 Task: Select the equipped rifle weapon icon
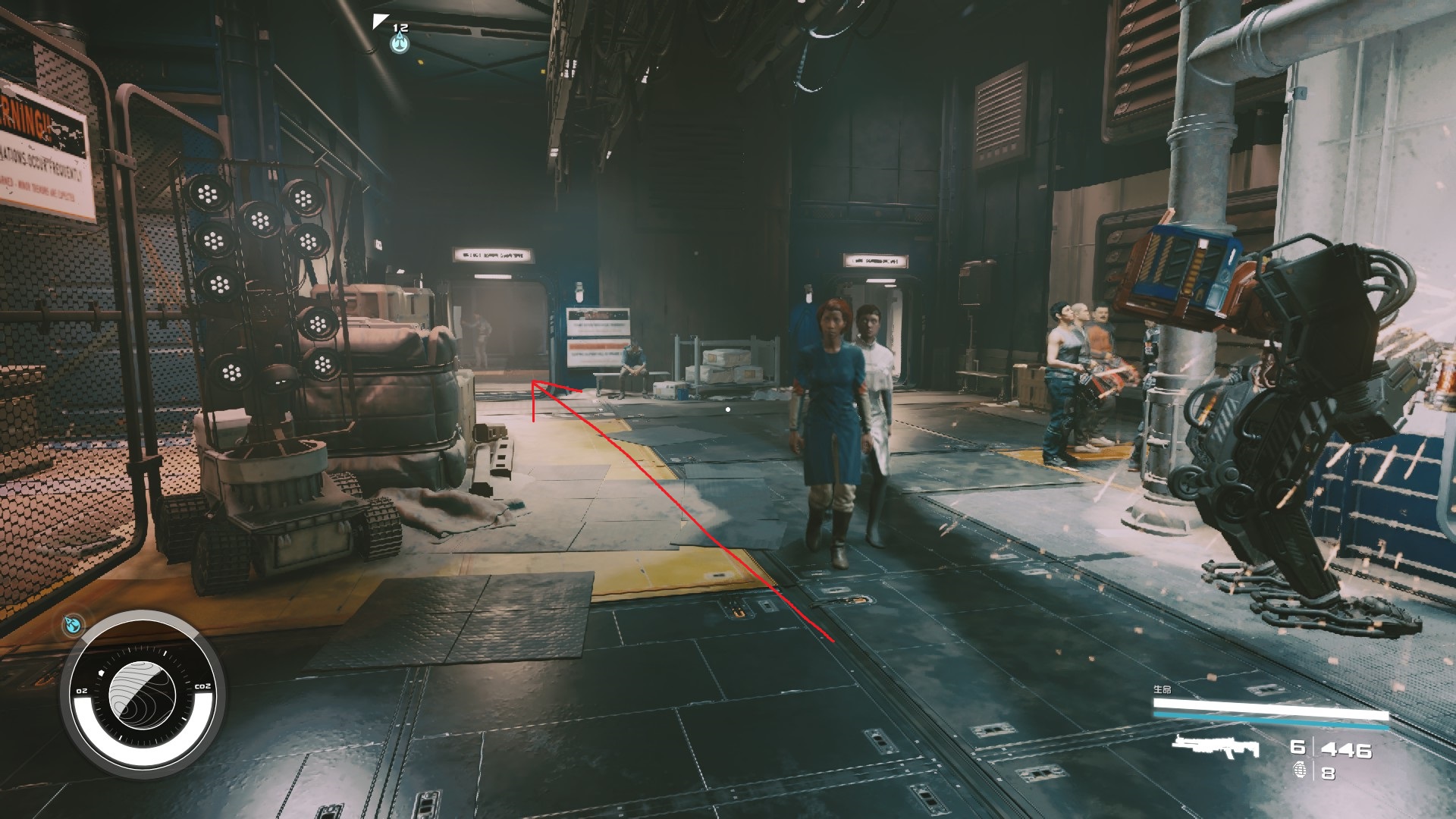(x=1215, y=747)
